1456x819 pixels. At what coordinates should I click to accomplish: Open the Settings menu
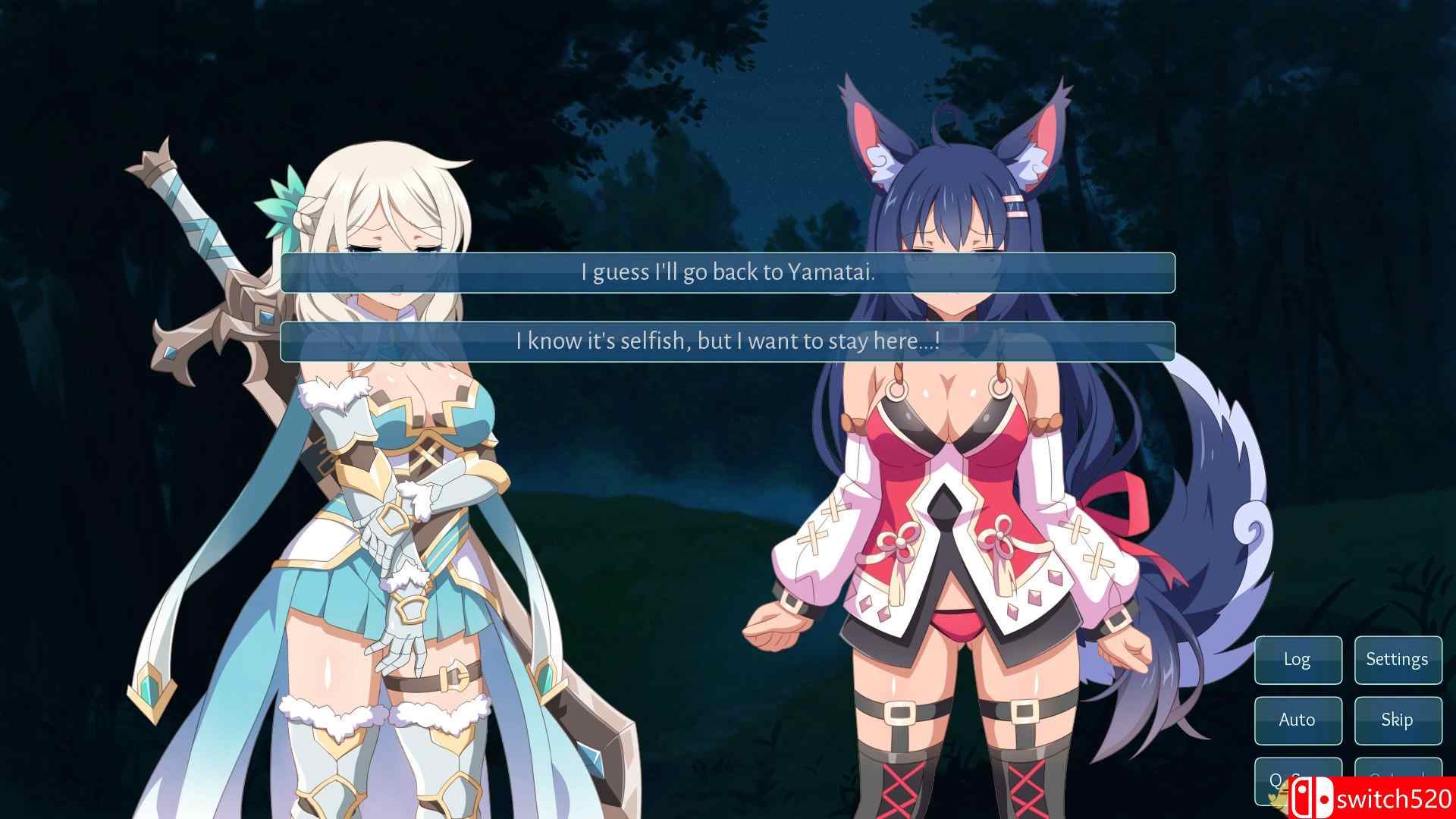click(1398, 660)
